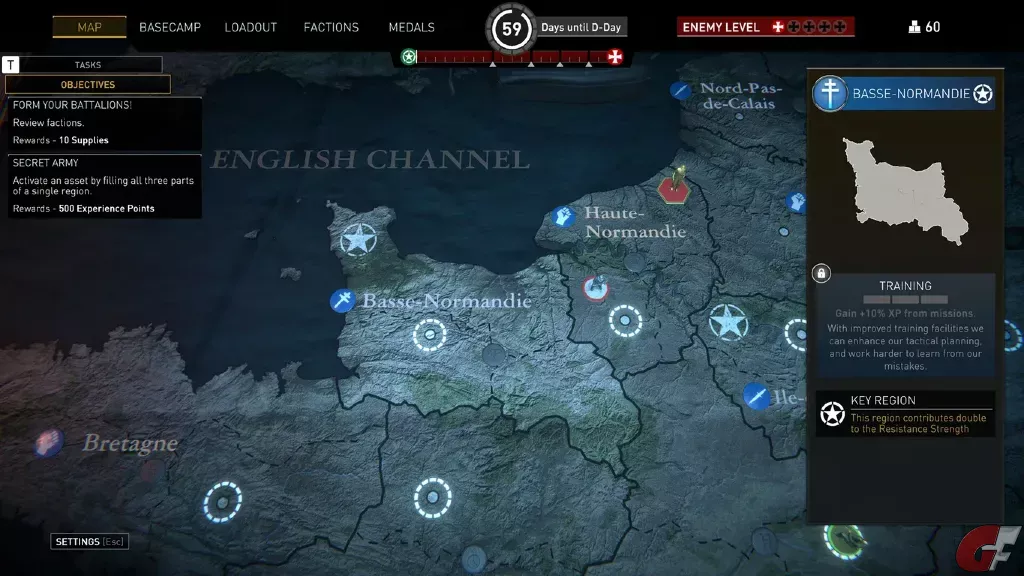1024x576 pixels.
Task: Select the Haute-Normandie fist marker
Action: (x=564, y=216)
